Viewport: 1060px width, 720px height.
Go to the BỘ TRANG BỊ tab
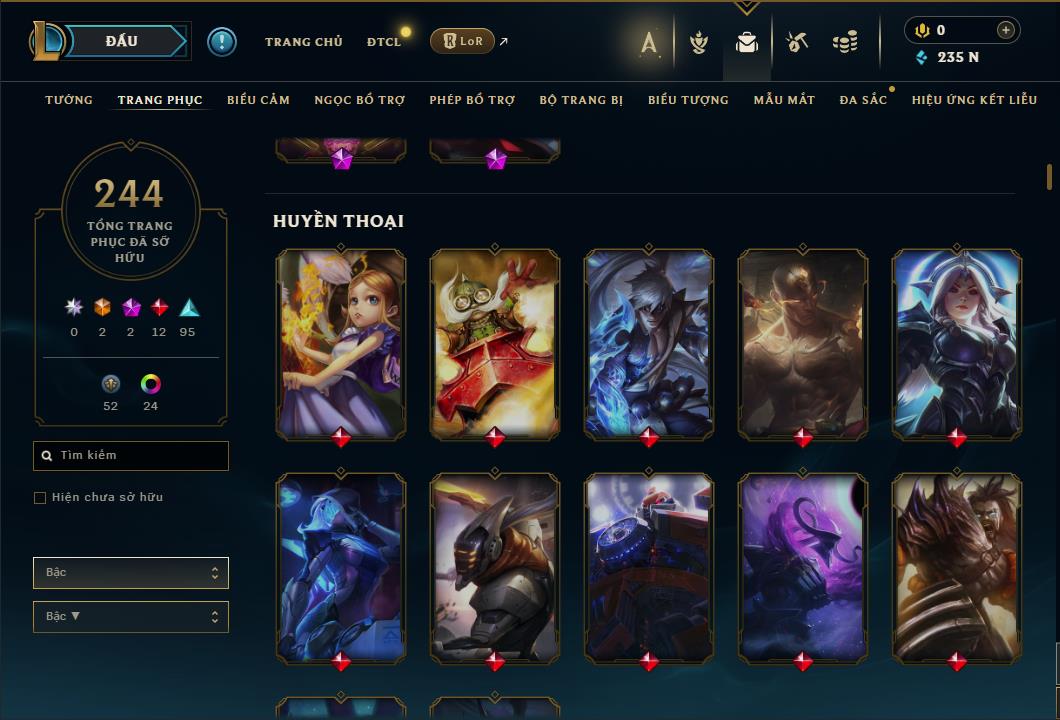click(x=581, y=100)
